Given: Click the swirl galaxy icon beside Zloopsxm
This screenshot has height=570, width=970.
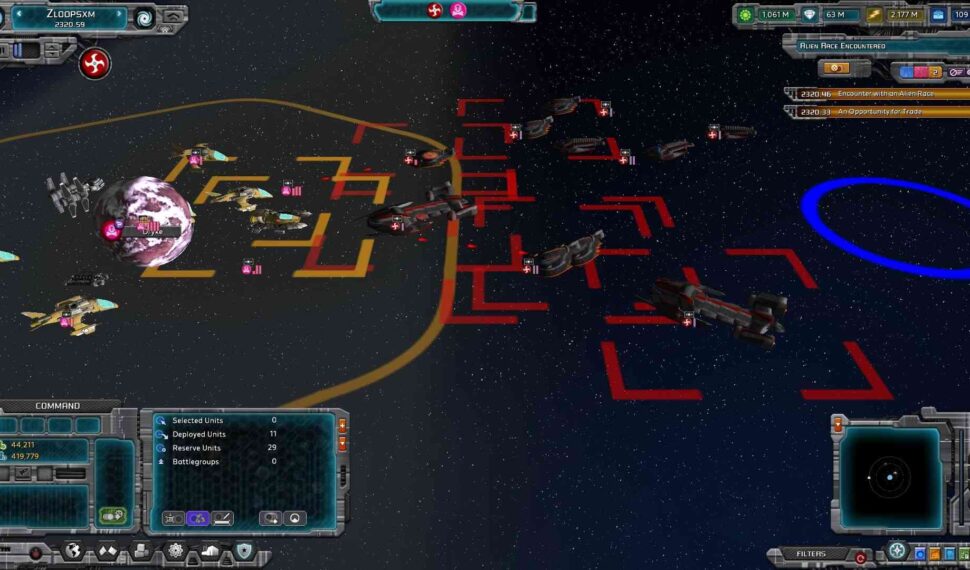Looking at the screenshot, I should pos(145,17).
